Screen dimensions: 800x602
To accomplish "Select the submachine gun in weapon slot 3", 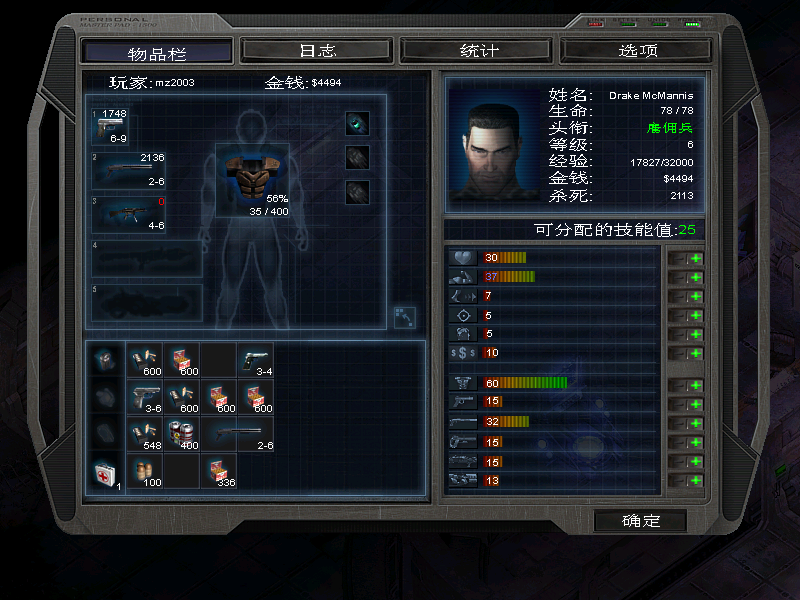I will [128, 214].
